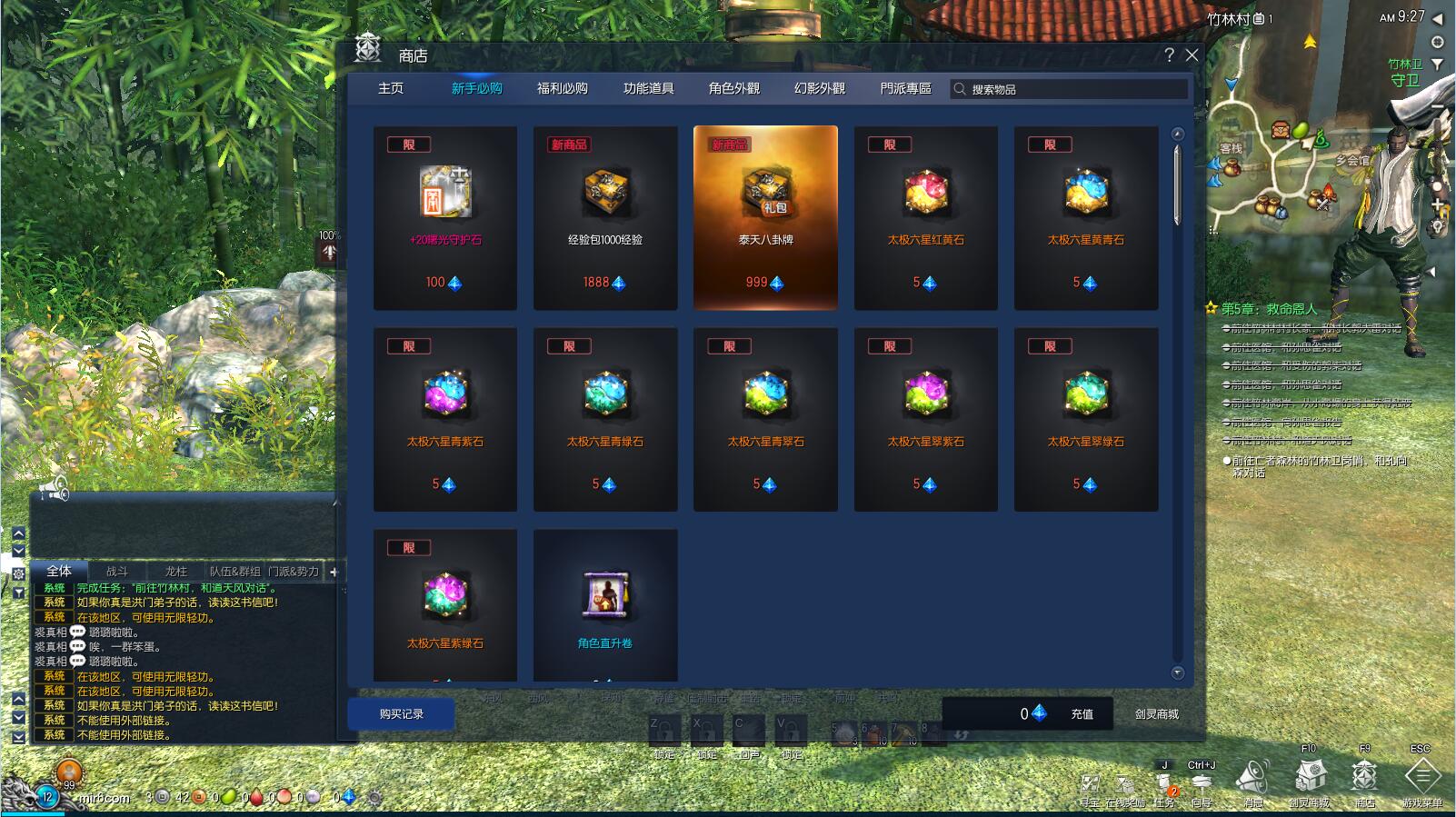Screen dimensions: 1456x817
Task: Choose the 经验包1000经验 item
Action: click(605, 217)
